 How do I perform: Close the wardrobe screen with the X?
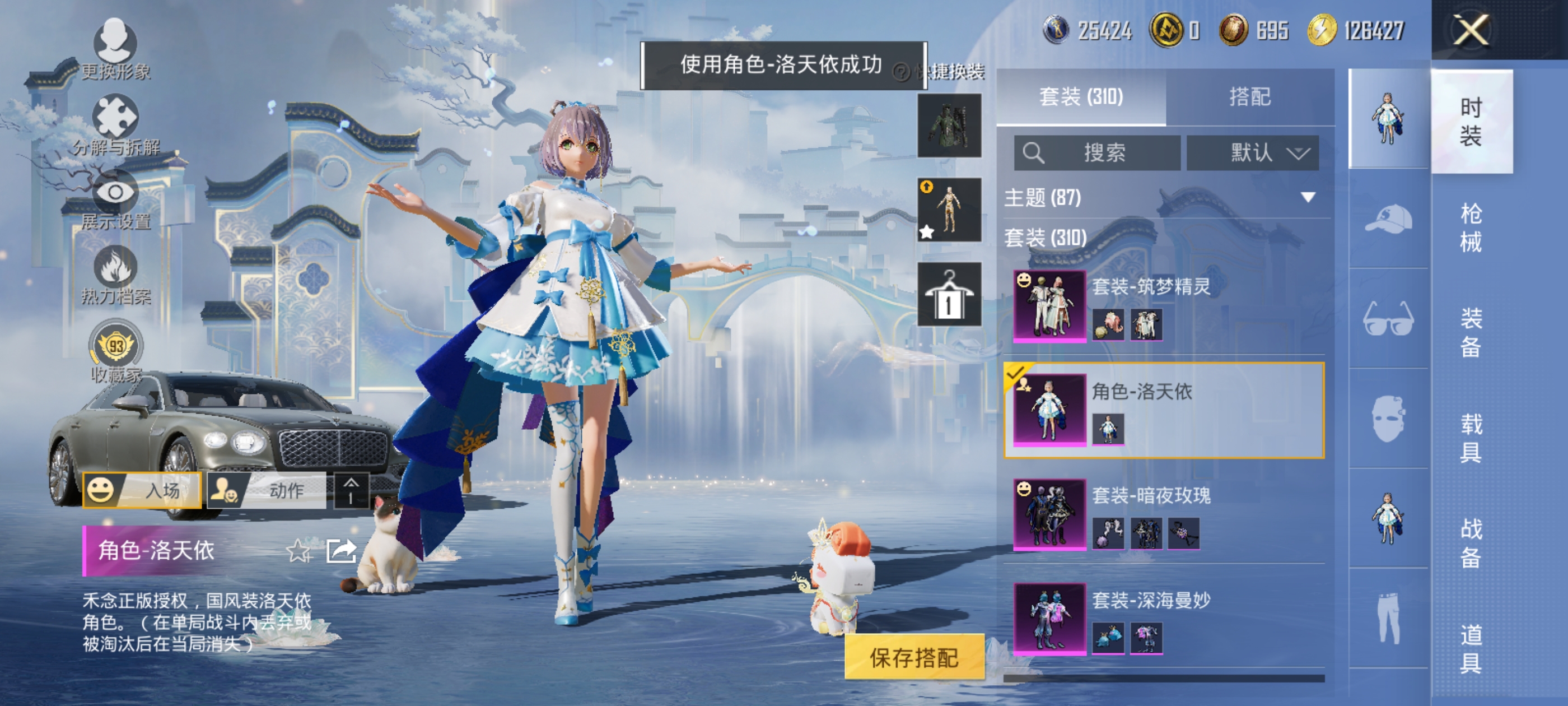pos(1471,30)
